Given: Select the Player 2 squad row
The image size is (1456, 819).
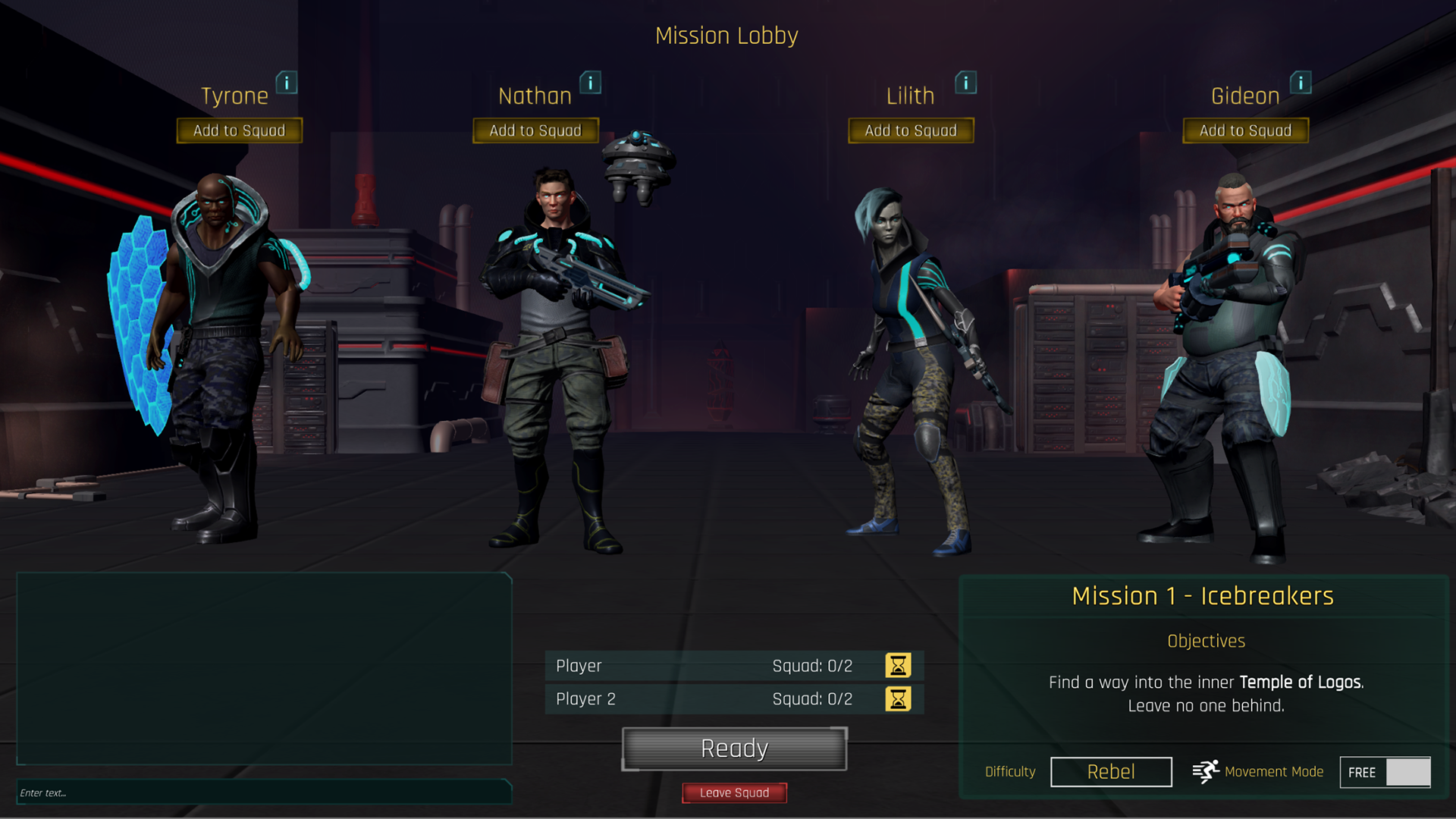Looking at the screenshot, I should (x=713, y=699).
